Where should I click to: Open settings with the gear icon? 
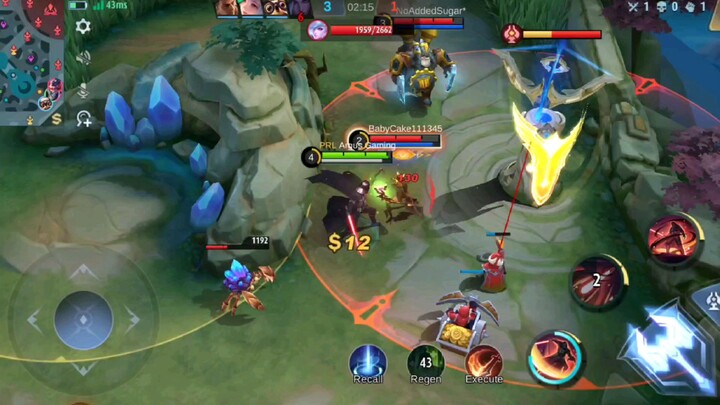tap(84, 27)
